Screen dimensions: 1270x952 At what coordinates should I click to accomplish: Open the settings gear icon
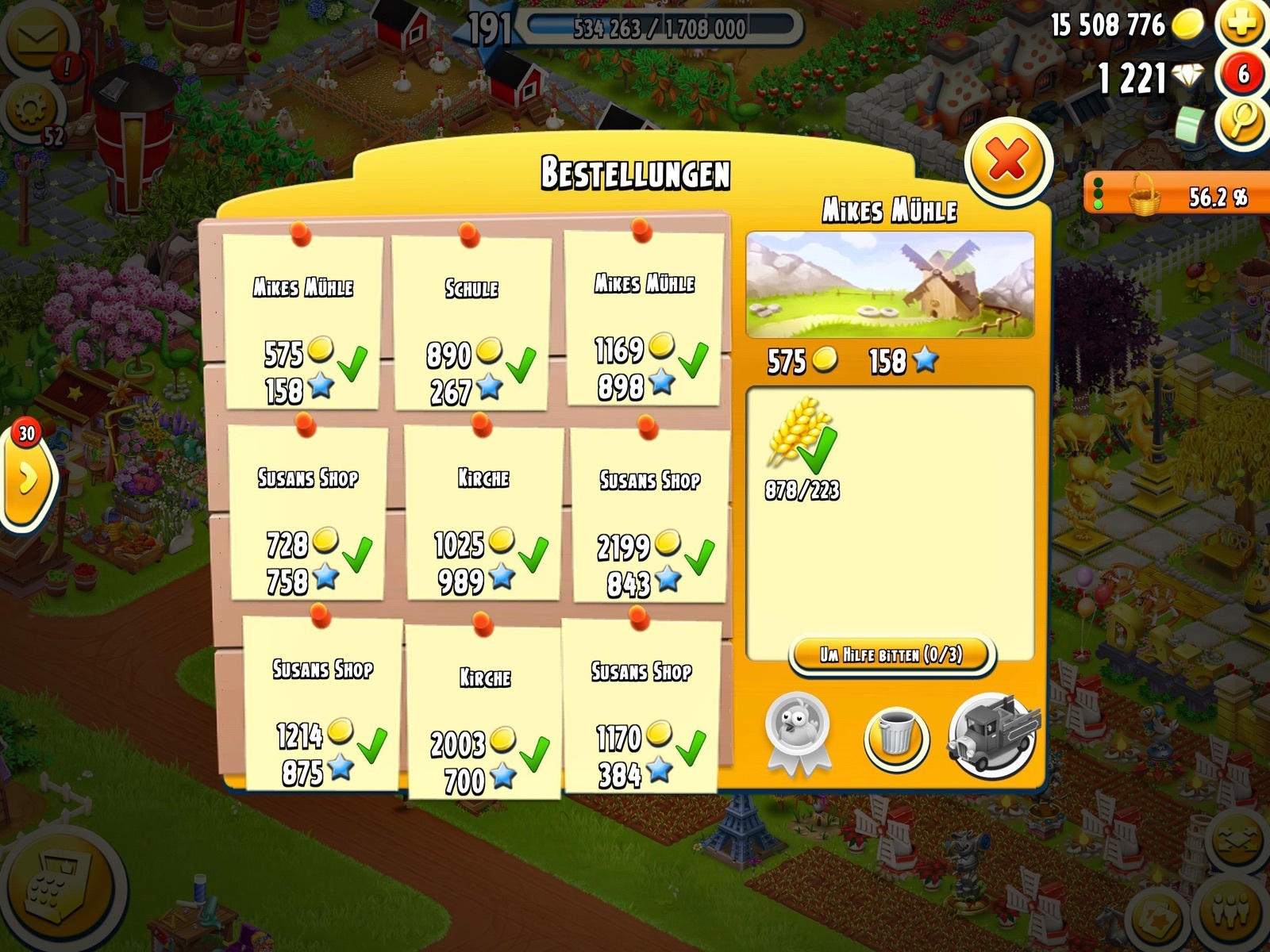click(x=30, y=111)
